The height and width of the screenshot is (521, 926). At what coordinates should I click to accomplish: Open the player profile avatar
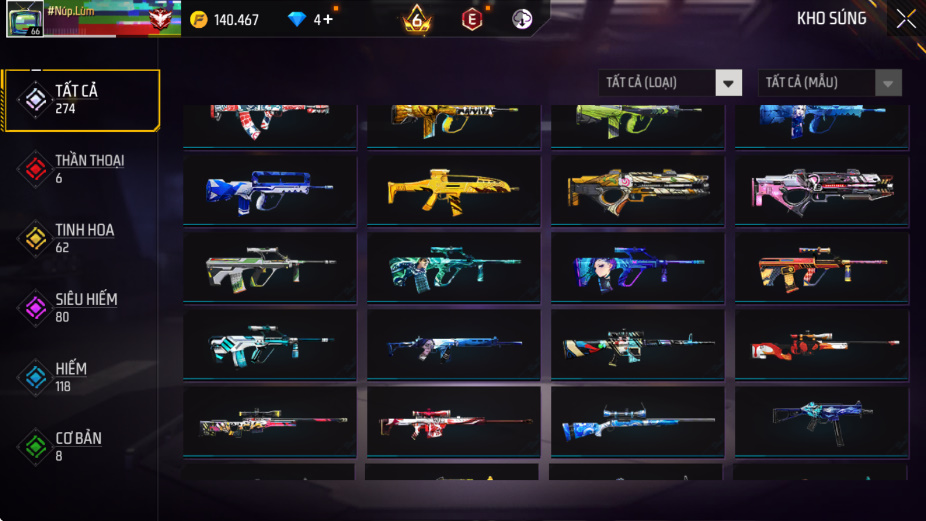tap(24, 19)
